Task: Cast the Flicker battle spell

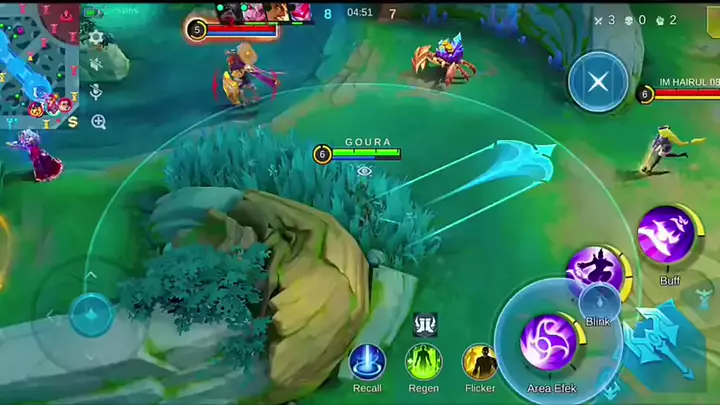Action: 480,362
